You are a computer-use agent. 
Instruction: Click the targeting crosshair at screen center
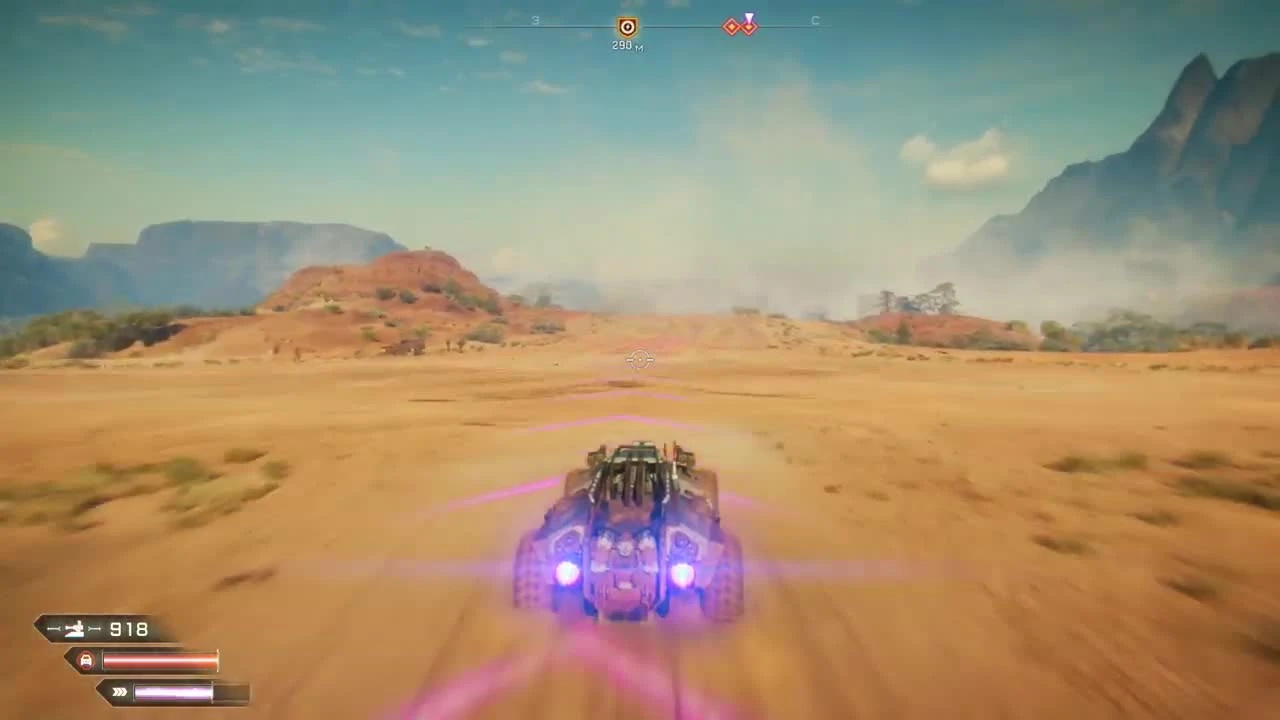[x=639, y=360]
